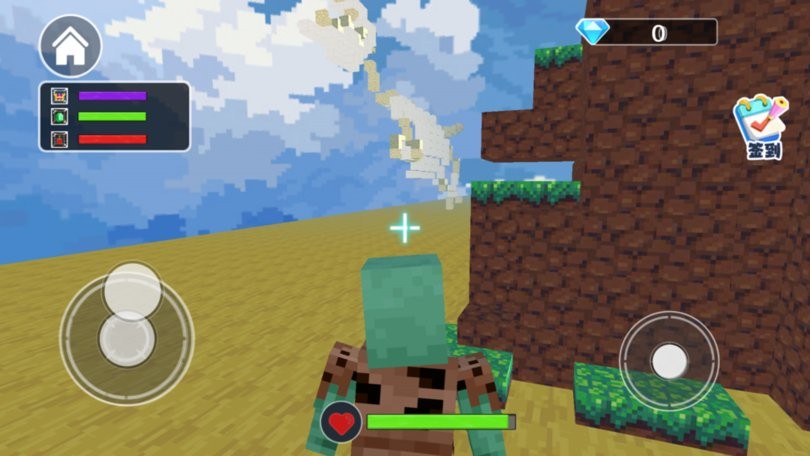Tap the left movement joystick
810x456 pixels.
click(127, 338)
